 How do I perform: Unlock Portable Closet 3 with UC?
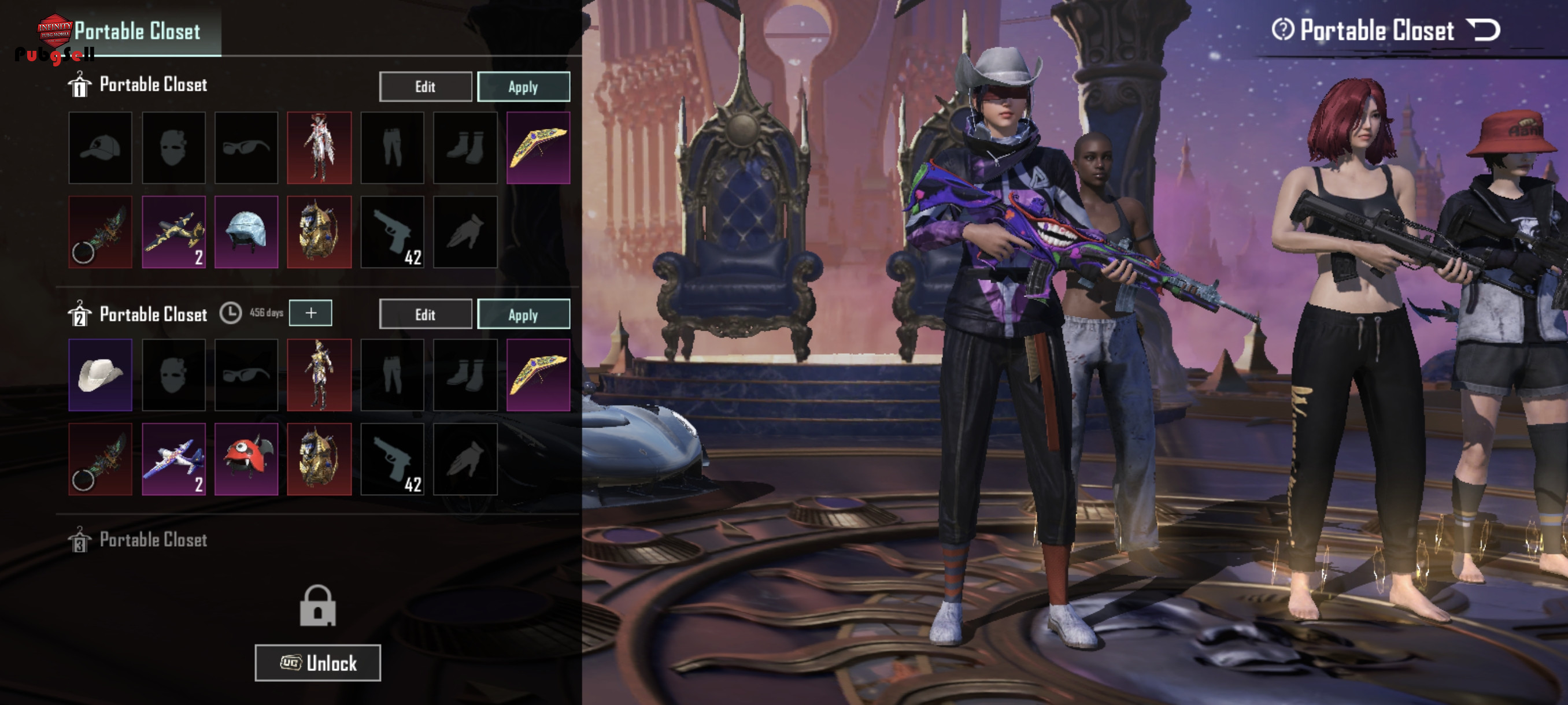[x=318, y=662]
